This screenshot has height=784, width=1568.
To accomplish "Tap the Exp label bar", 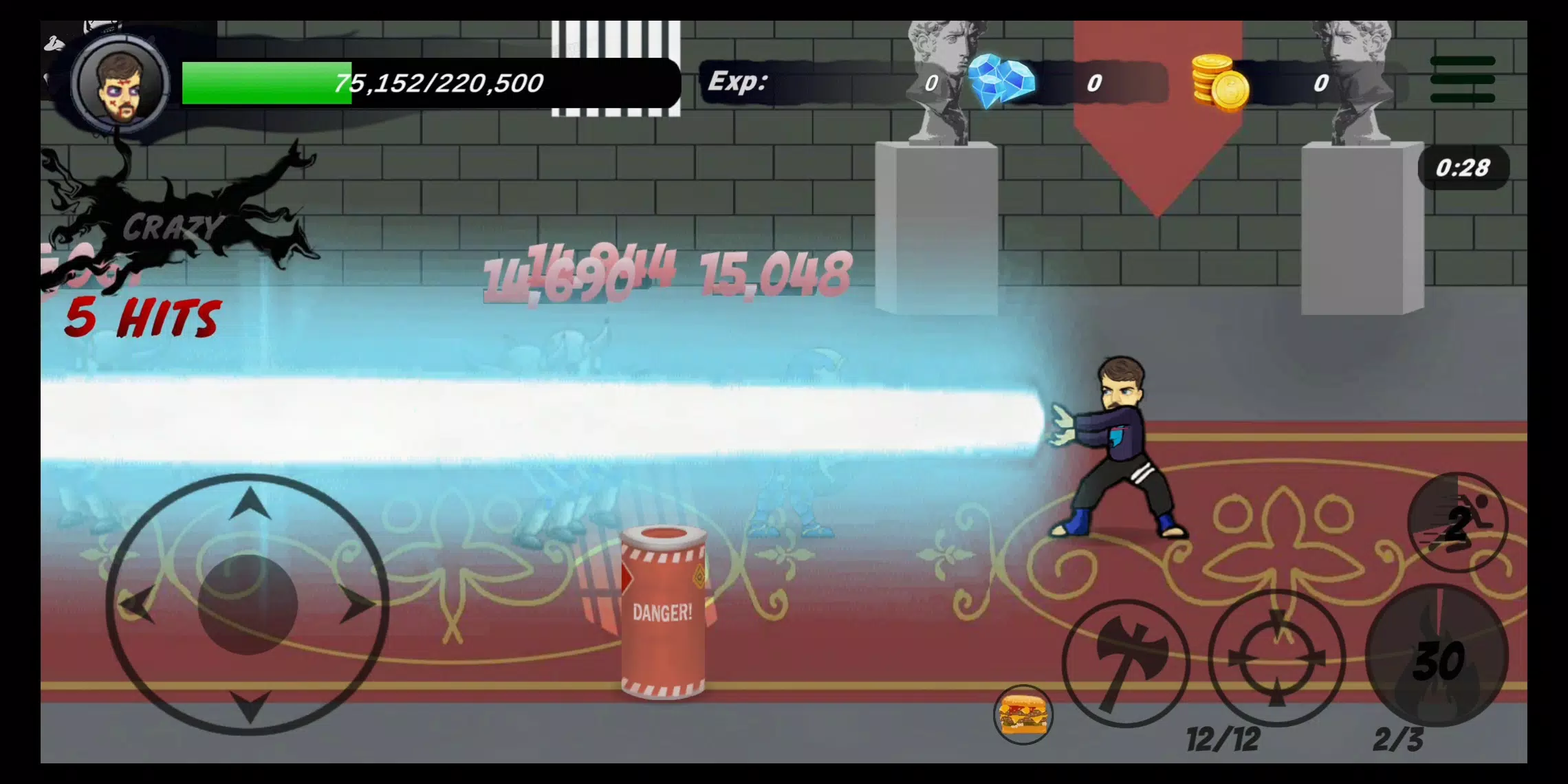I will tap(739, 83).
